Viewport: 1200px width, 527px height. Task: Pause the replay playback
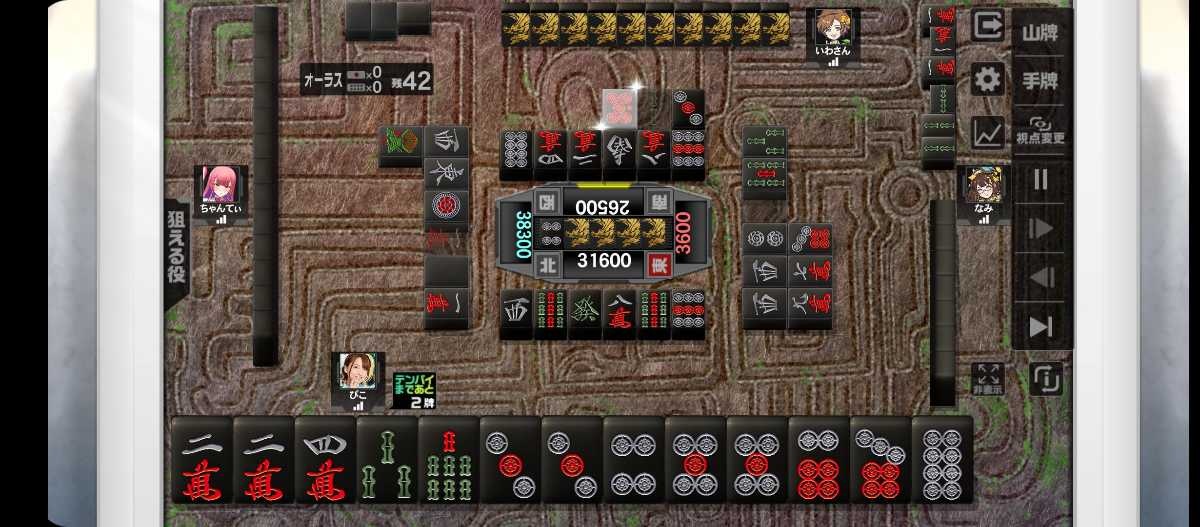click(1041, 180)
